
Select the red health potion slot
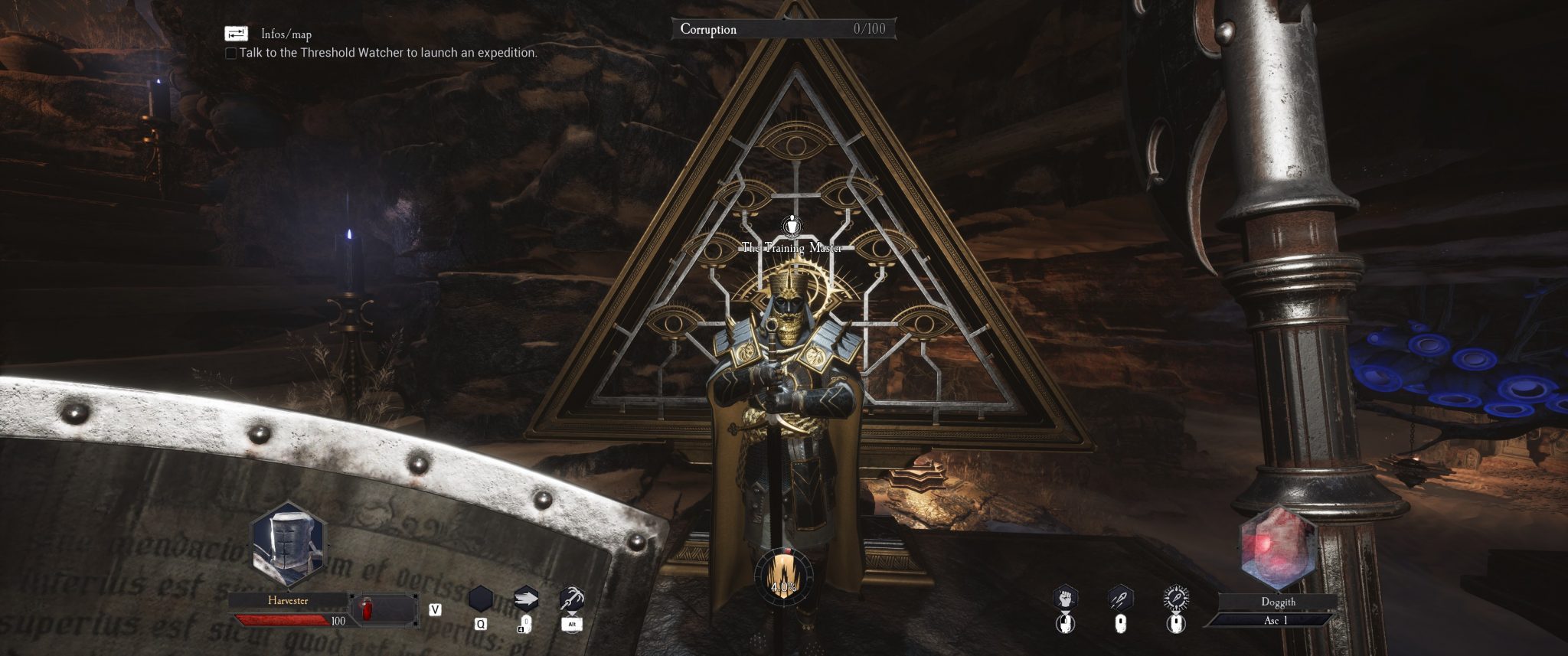coord(366,610)
